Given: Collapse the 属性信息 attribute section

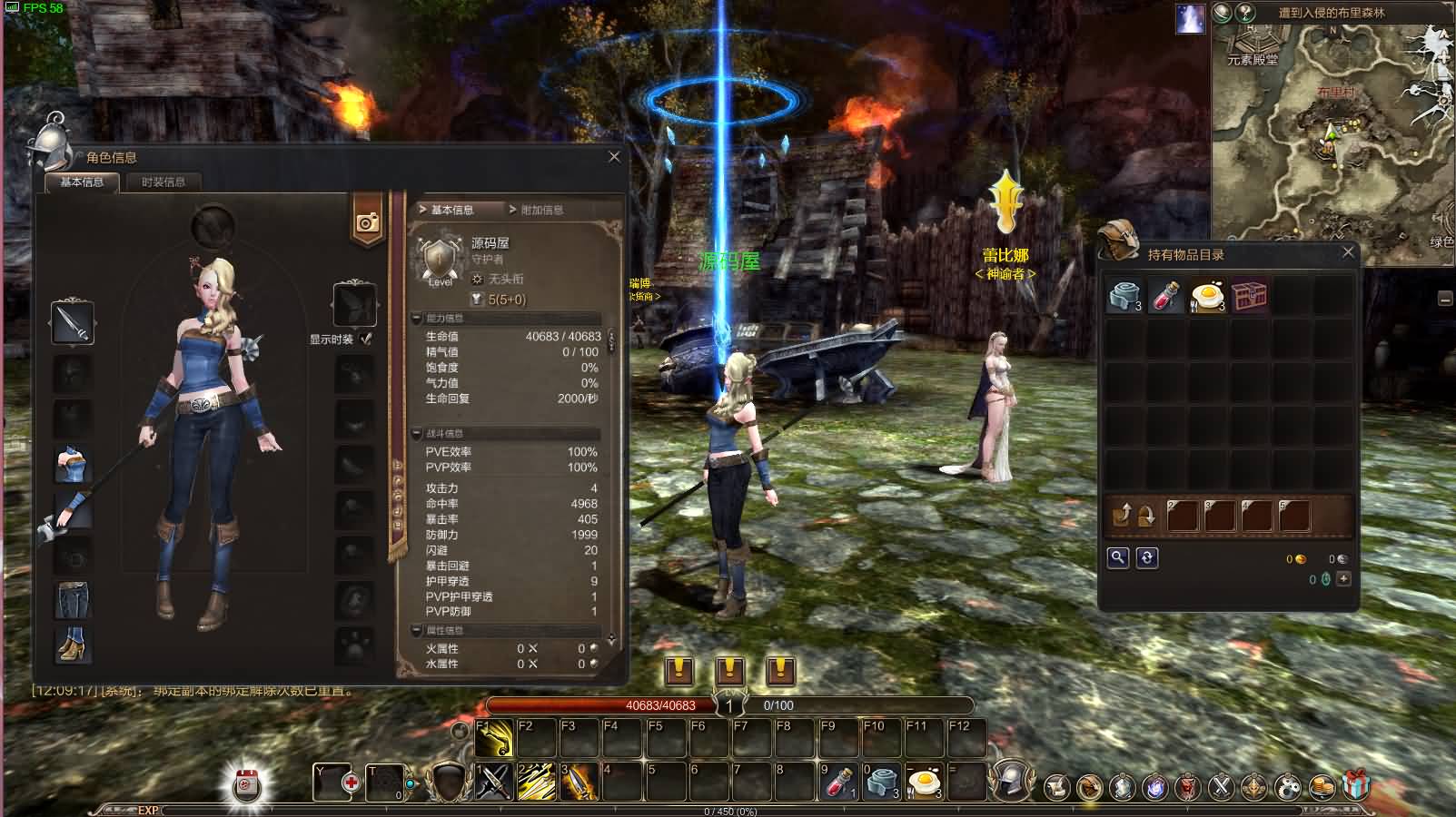Looking at the screenshot, I should pyautogui.click(x=415, y=629).
